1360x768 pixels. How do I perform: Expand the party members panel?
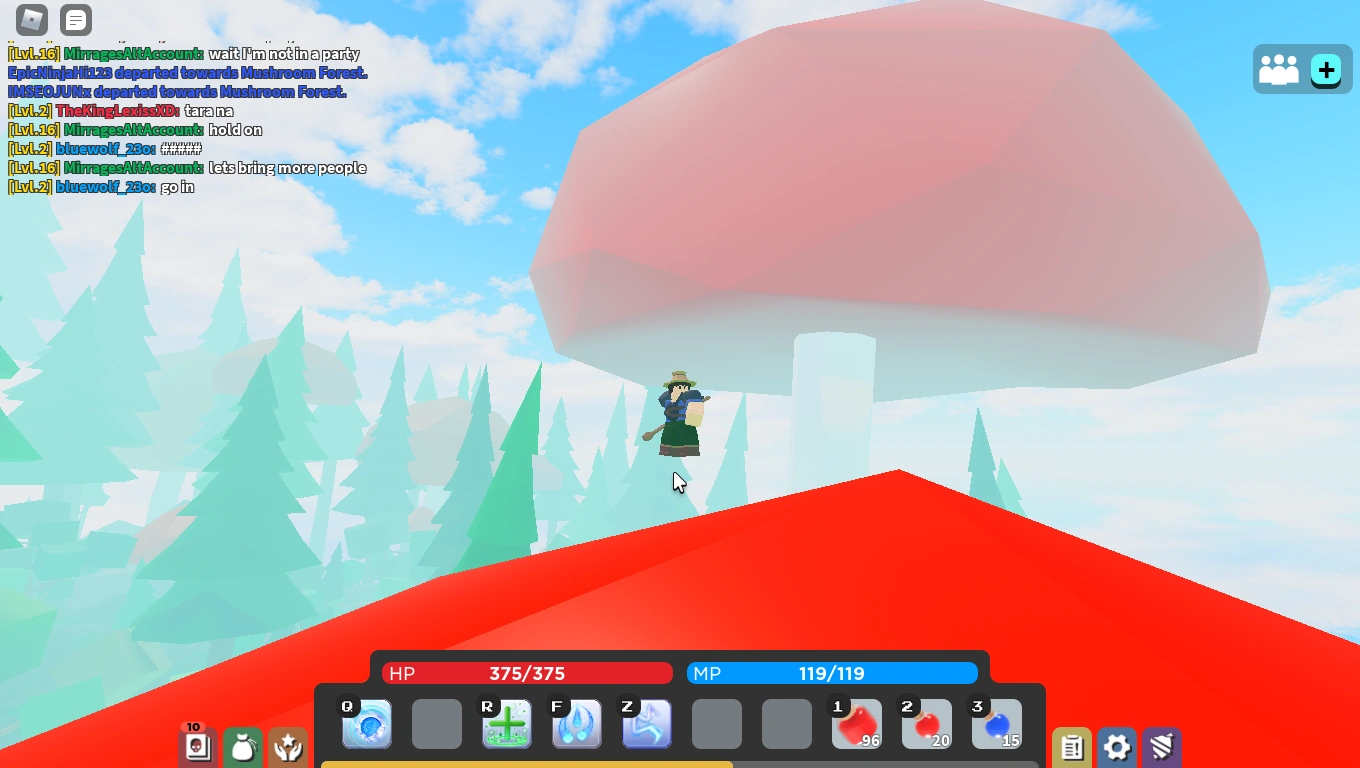(x=1281, y=69)
